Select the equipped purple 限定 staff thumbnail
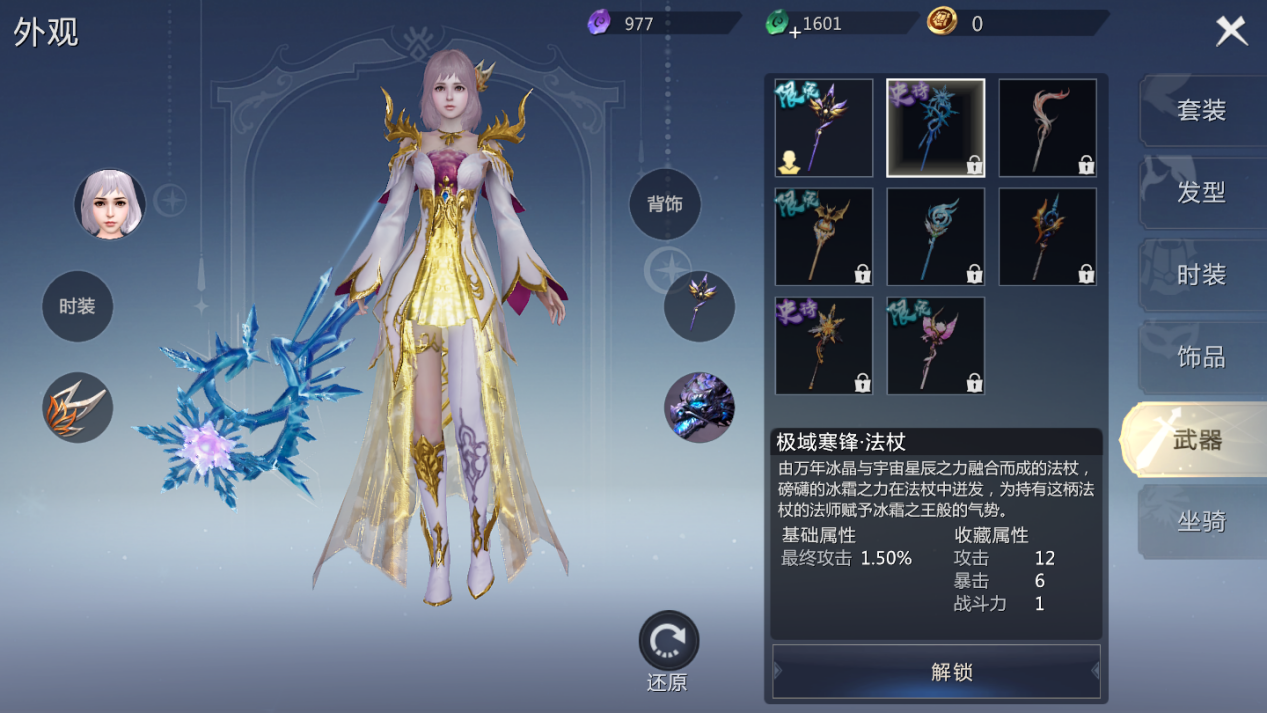1267x713 pixels. [x=824, y=128]
